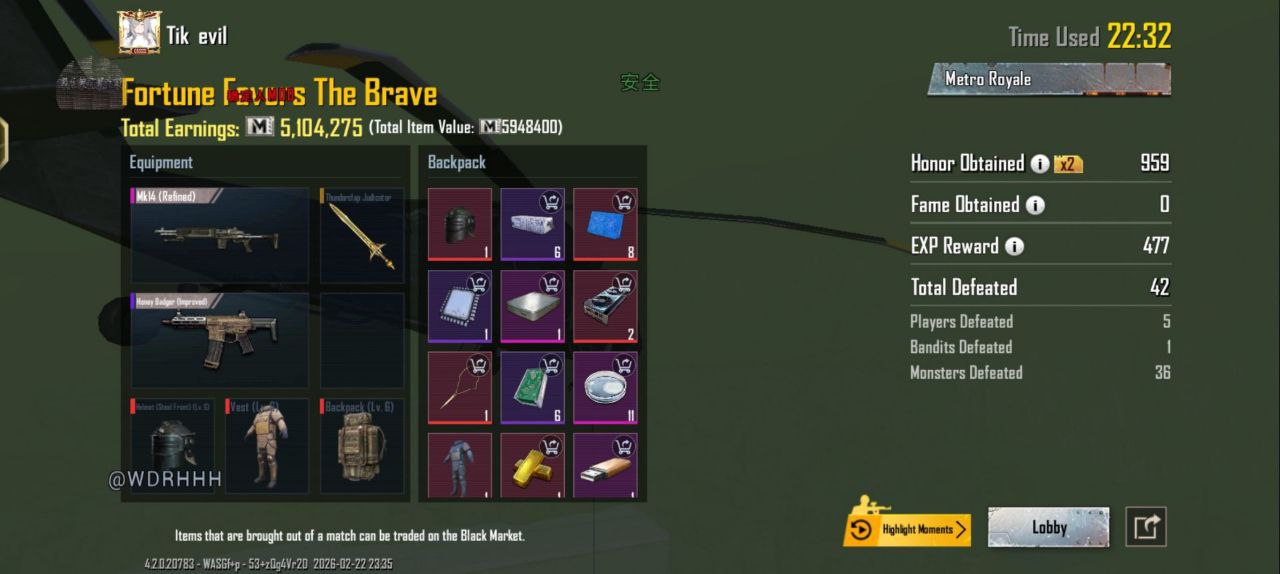Choose the black helmet backpack item
1280x574 pixels.
[460, 224]
